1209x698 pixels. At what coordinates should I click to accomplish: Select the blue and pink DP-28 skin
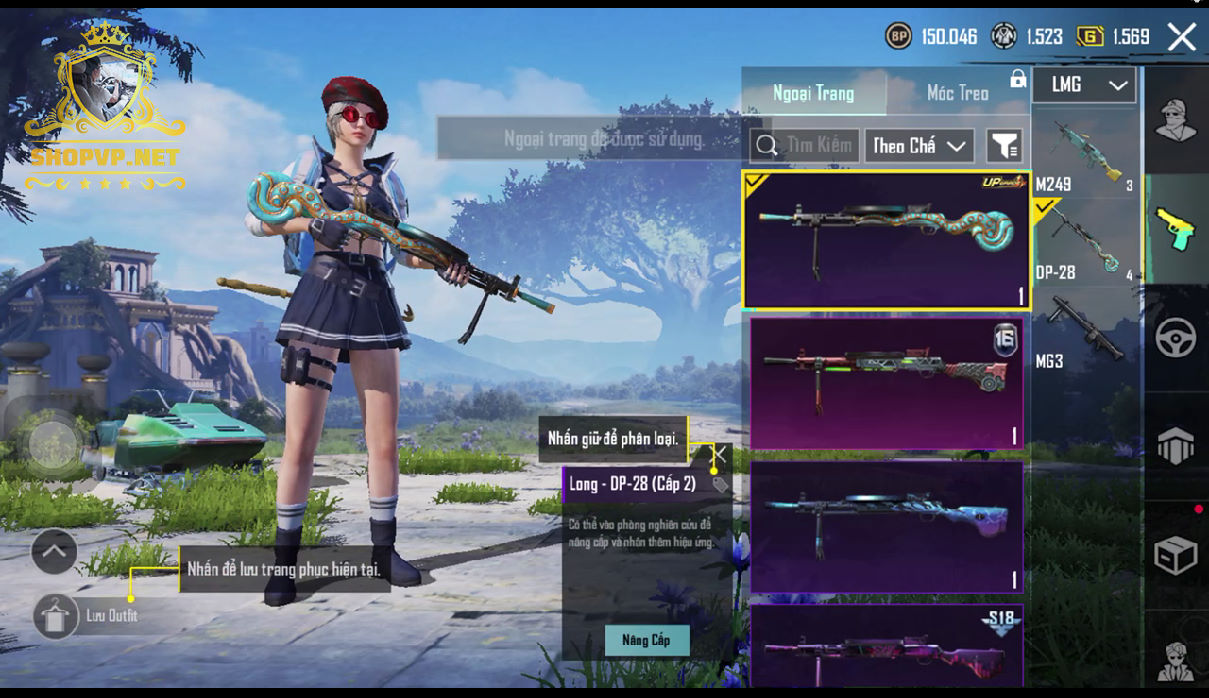pos(886,527)
